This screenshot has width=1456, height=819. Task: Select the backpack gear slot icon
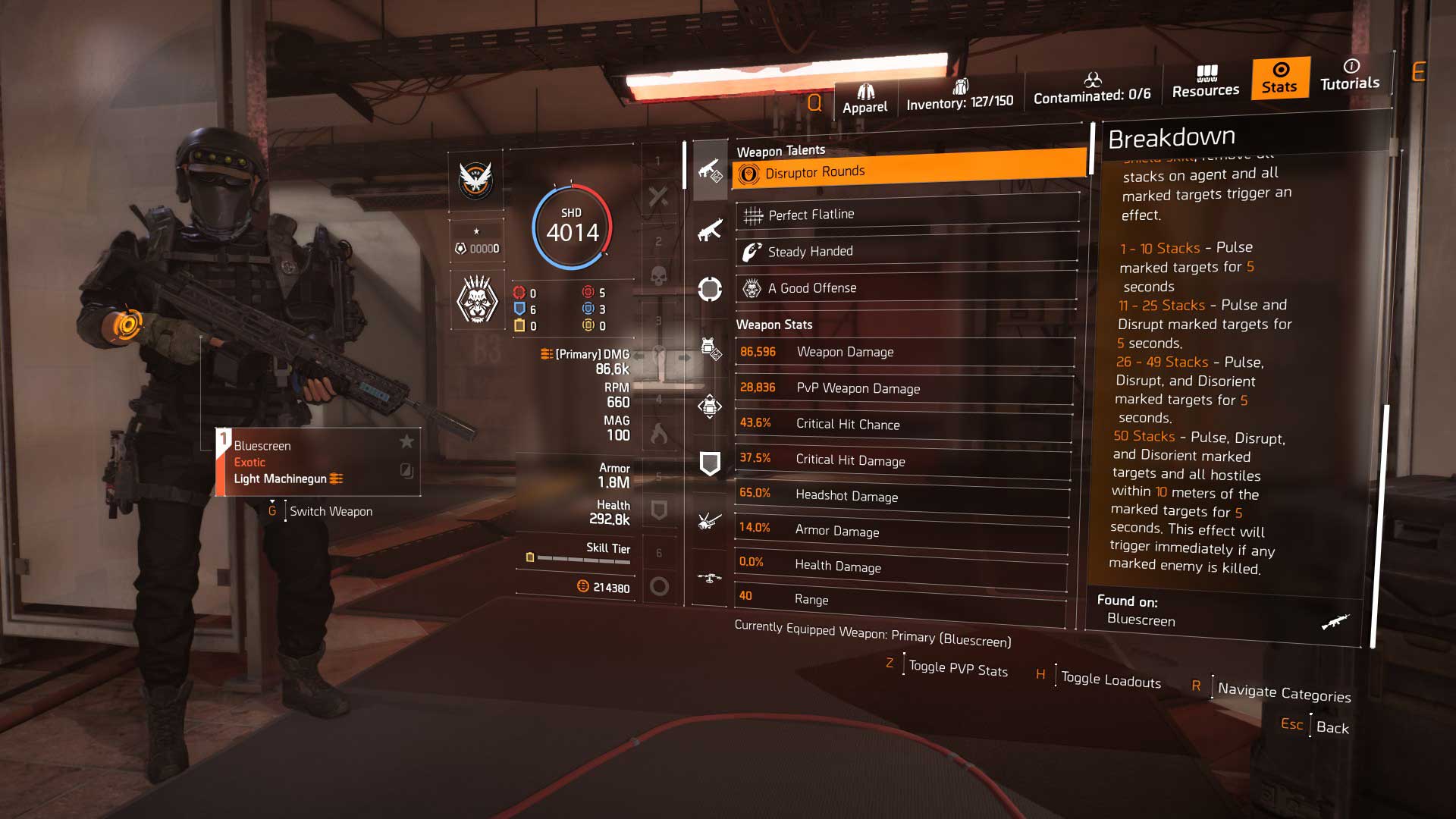tap(711, 407)
